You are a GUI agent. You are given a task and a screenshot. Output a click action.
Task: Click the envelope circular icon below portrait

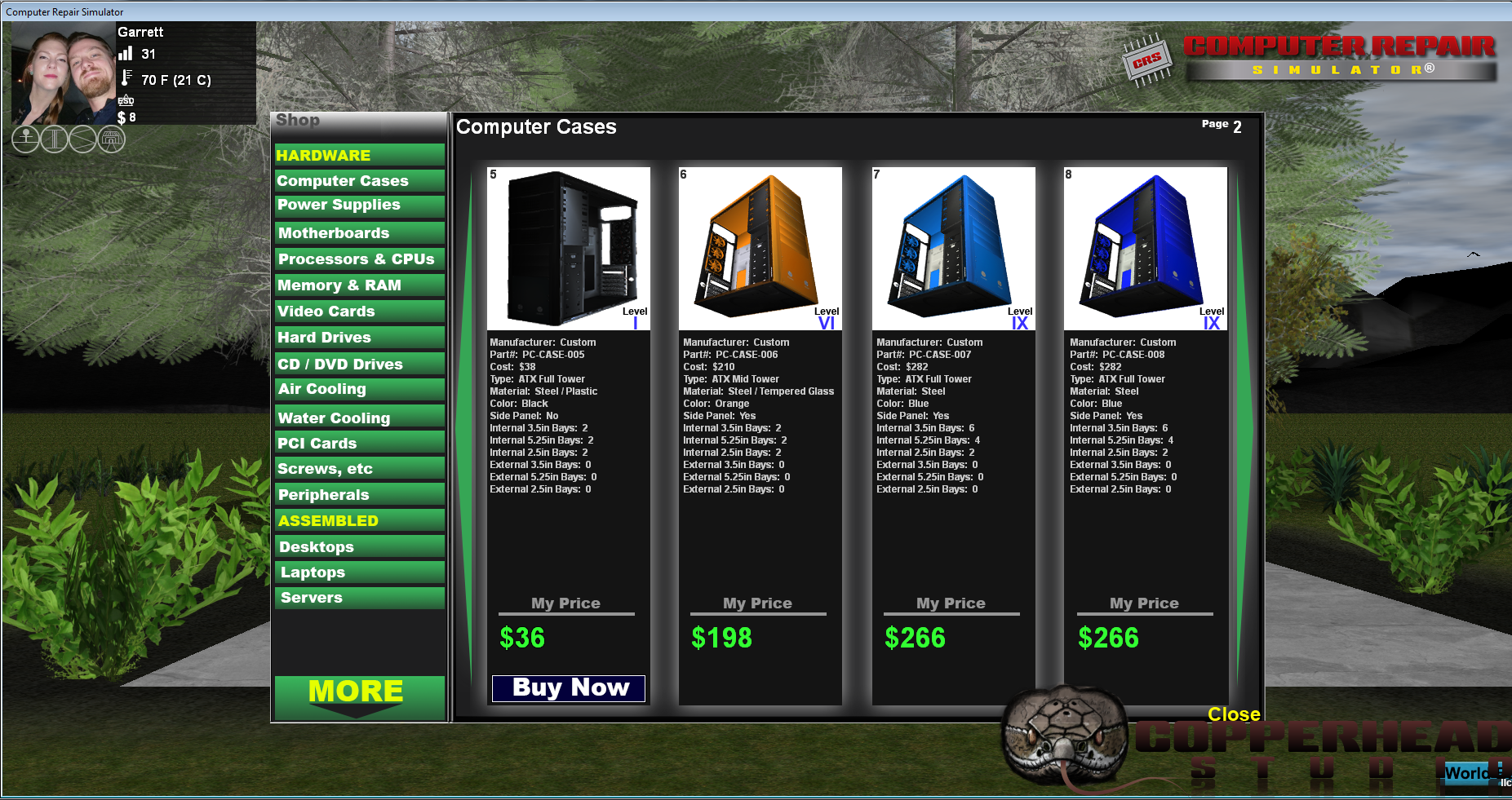pyautogui.click(x=83, y=139)
